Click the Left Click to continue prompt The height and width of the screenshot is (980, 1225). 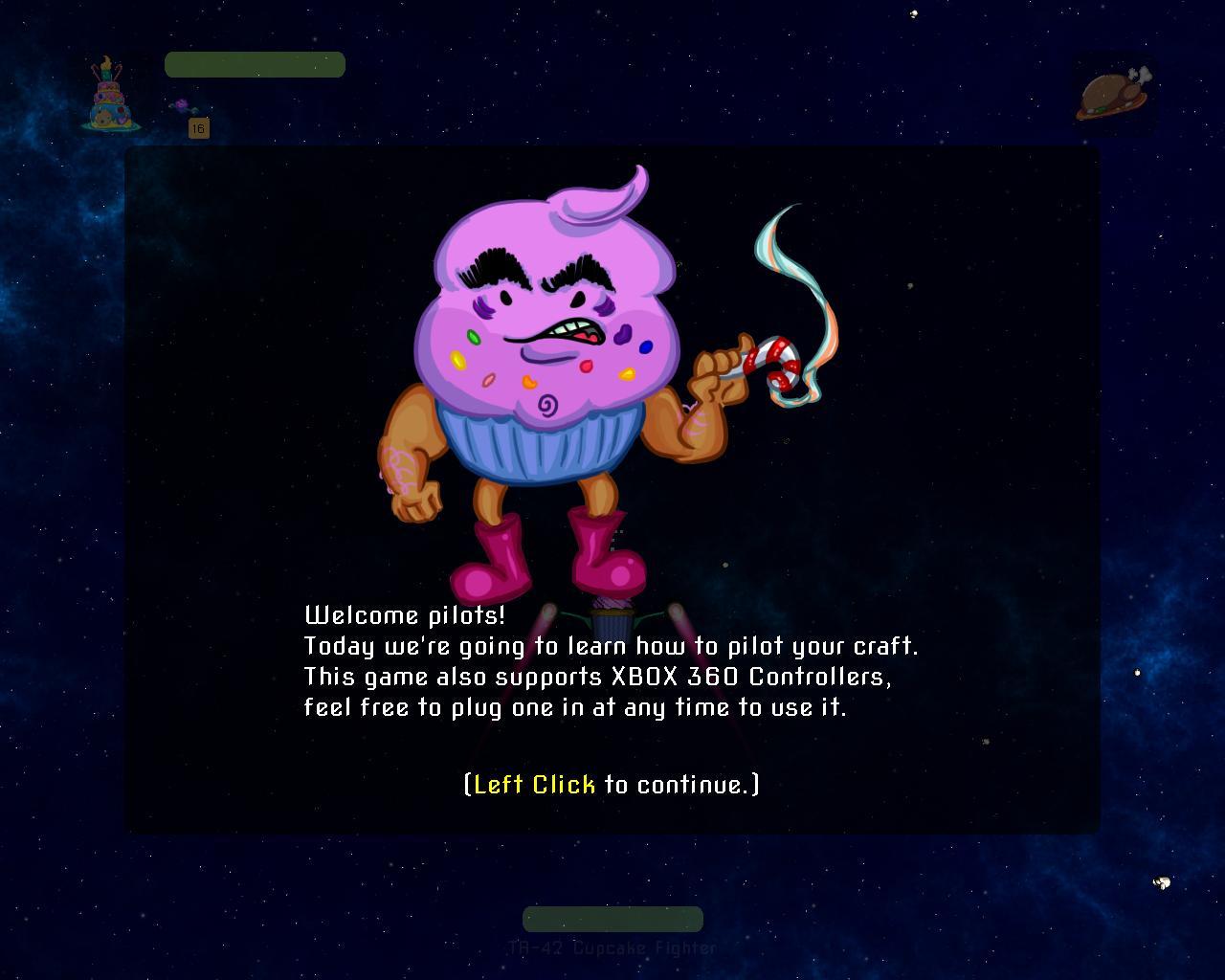(x=611, y=785)
